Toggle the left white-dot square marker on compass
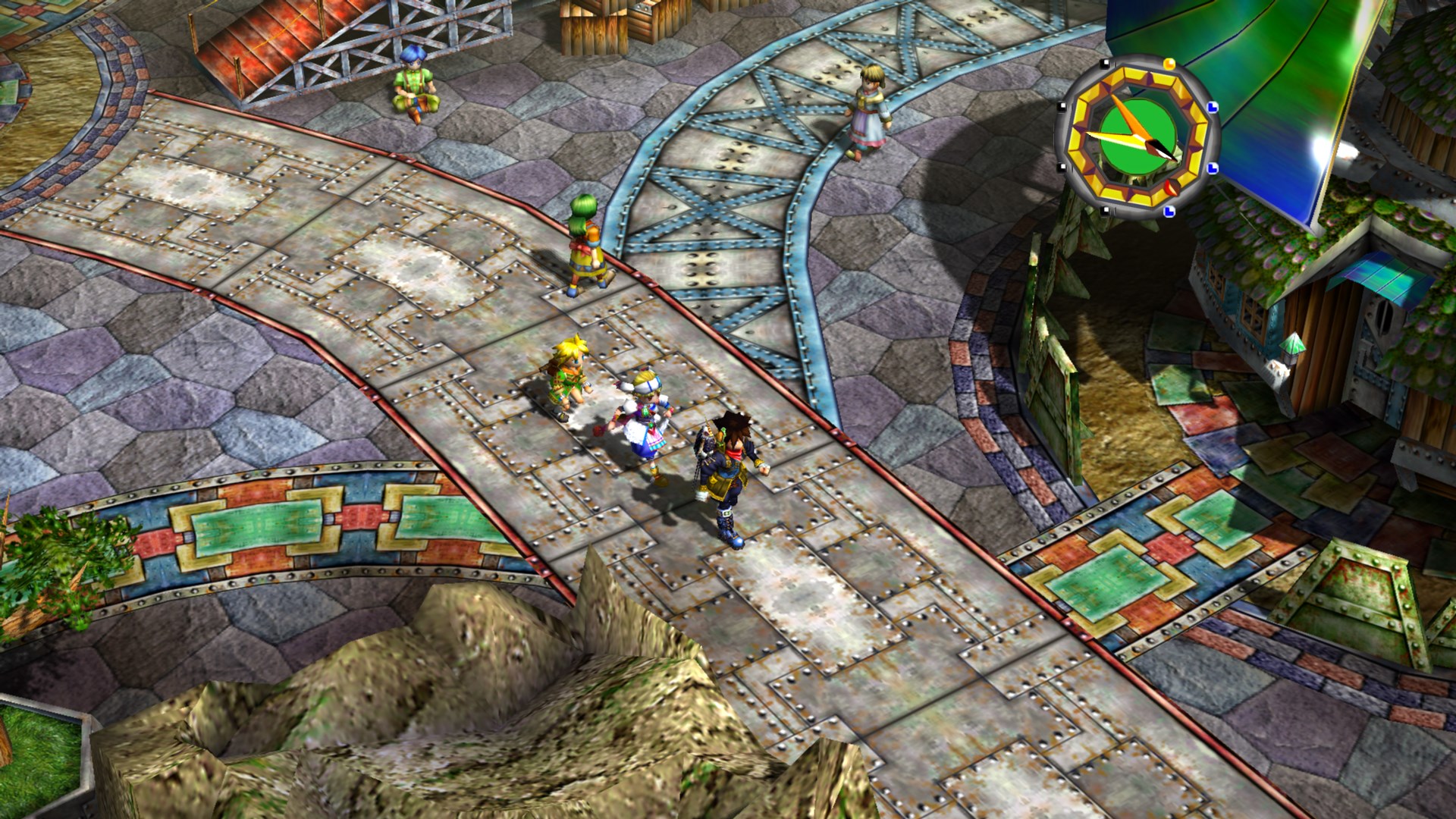The image size is (1456, 819). coord(1062,105)
